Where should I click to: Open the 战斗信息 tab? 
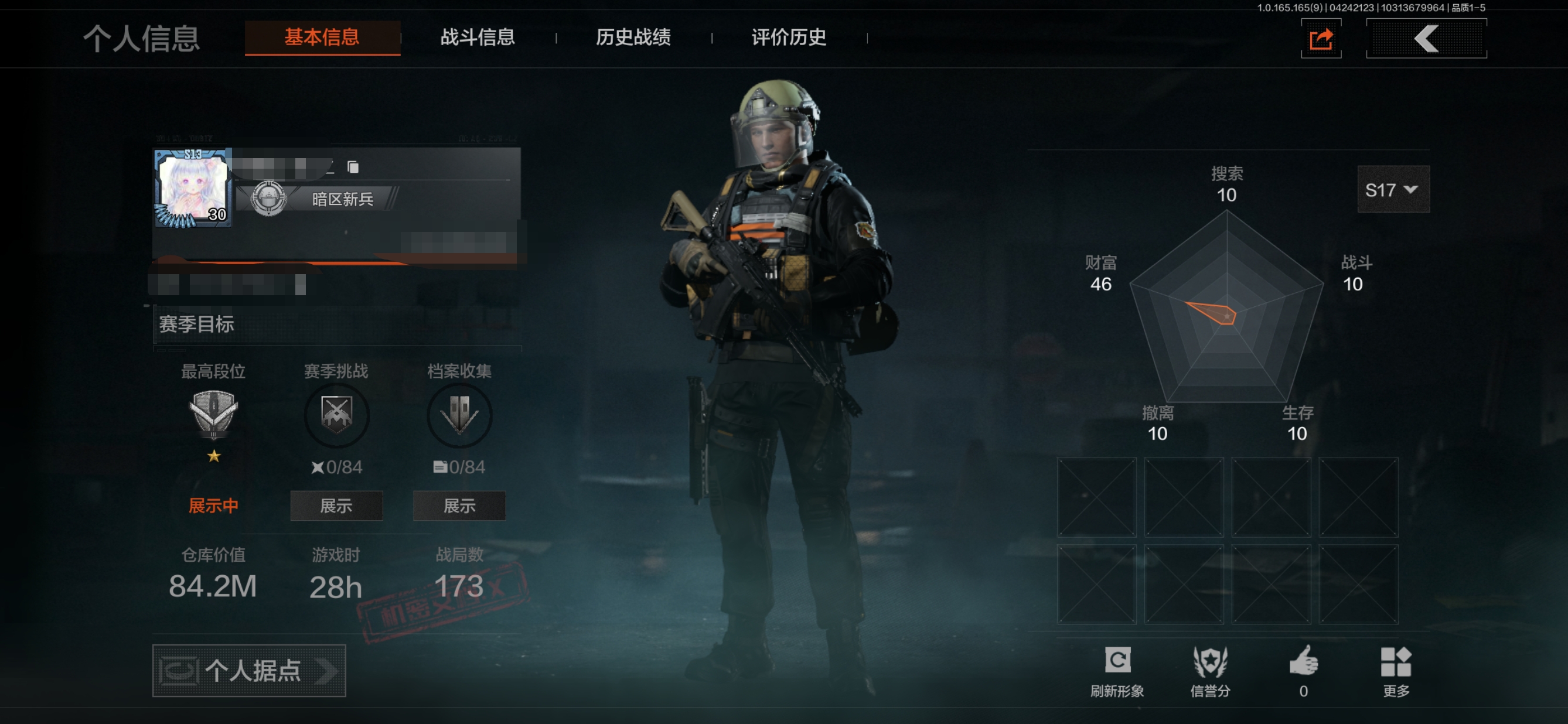pyautogui.click(x=477, y=37)
